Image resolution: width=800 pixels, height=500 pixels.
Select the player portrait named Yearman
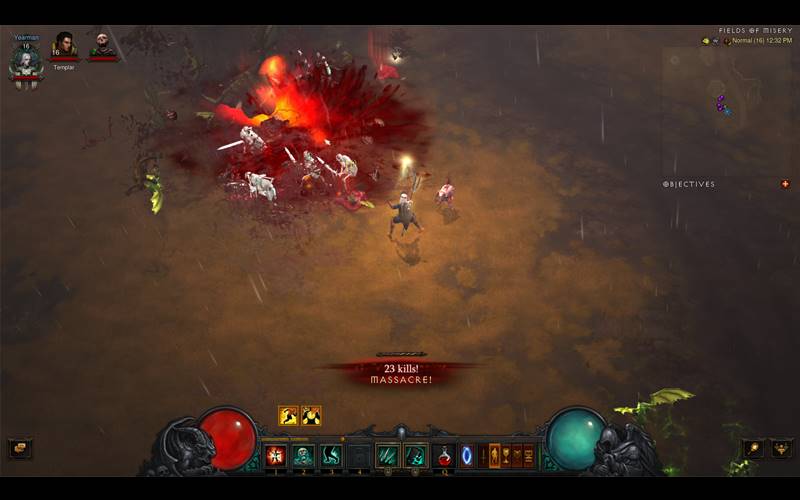[25, 62]
